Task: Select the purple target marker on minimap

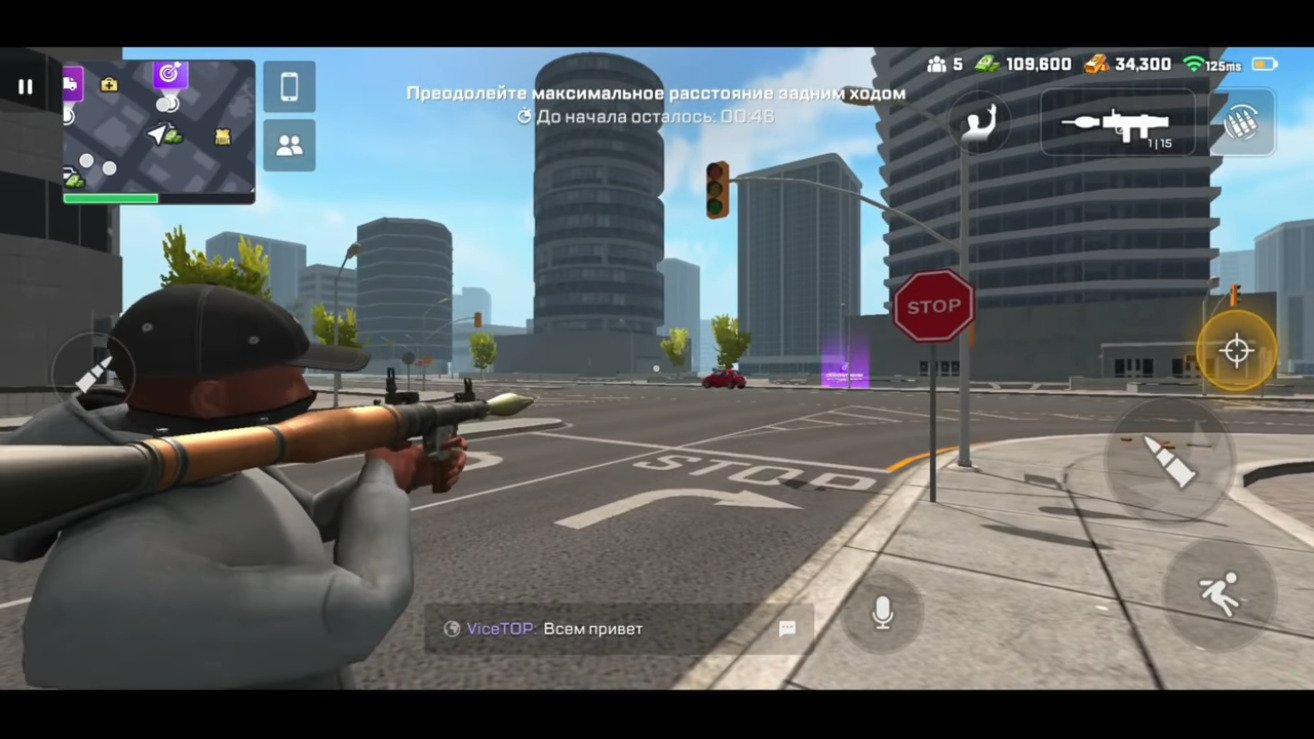Action: click(170, 73)
